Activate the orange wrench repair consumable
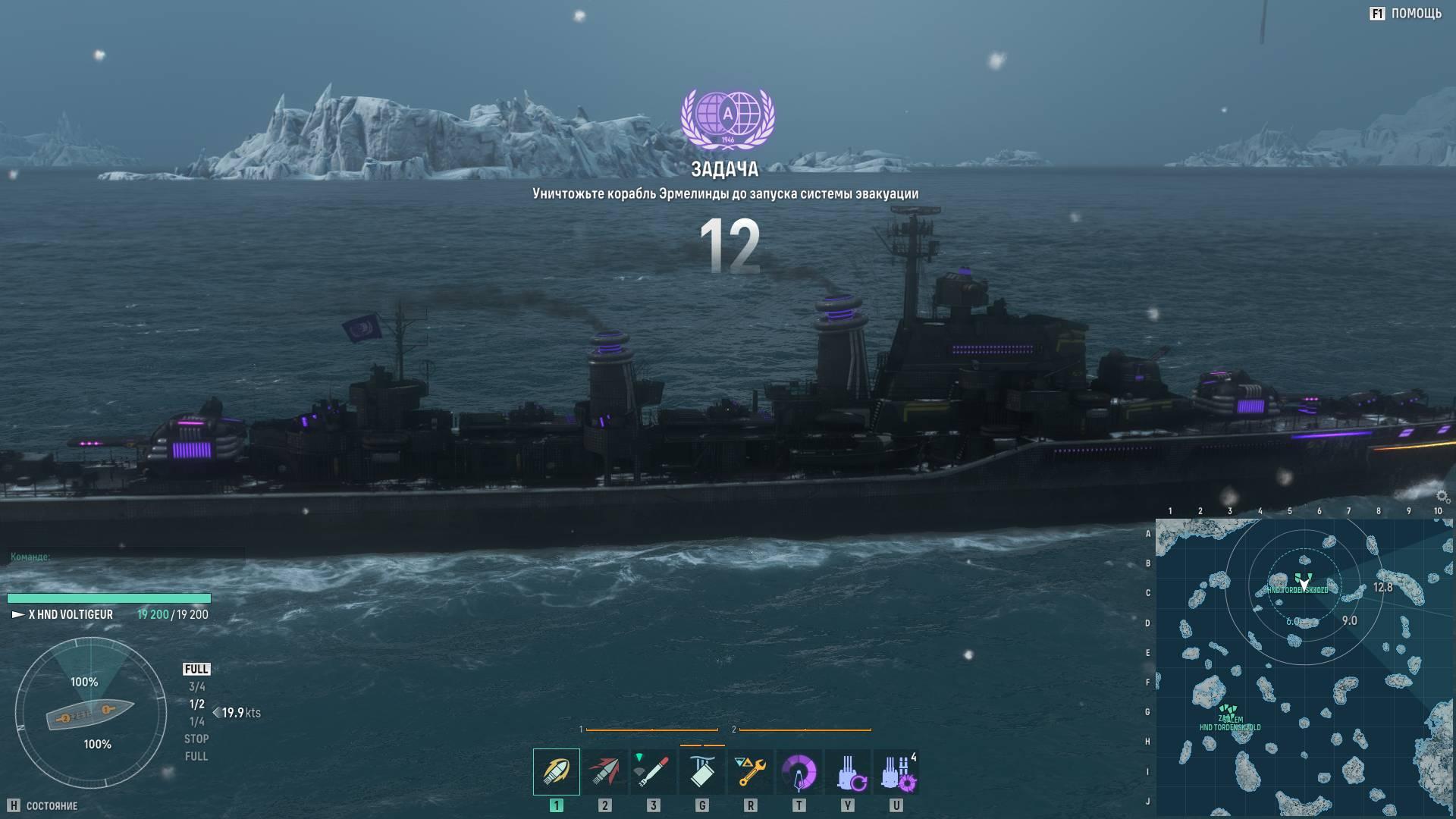Screen dimensions: 1456x819 (750, 771)
